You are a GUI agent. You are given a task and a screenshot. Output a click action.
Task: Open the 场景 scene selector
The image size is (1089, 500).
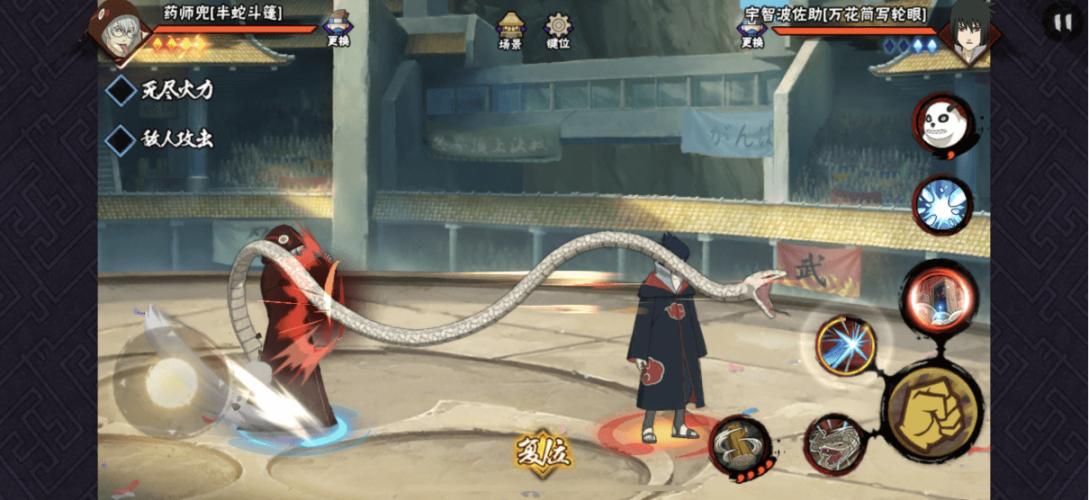(511, 30)
